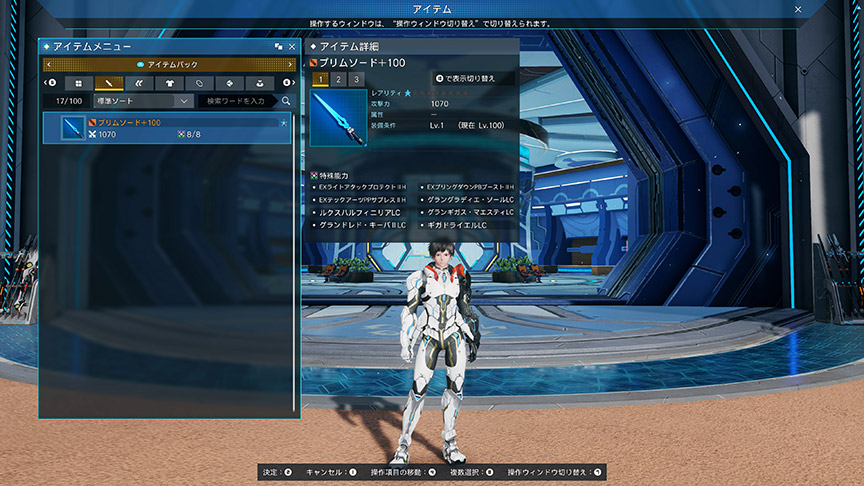
Task: Open the double-chevron category tab
Action: point(139,83)
